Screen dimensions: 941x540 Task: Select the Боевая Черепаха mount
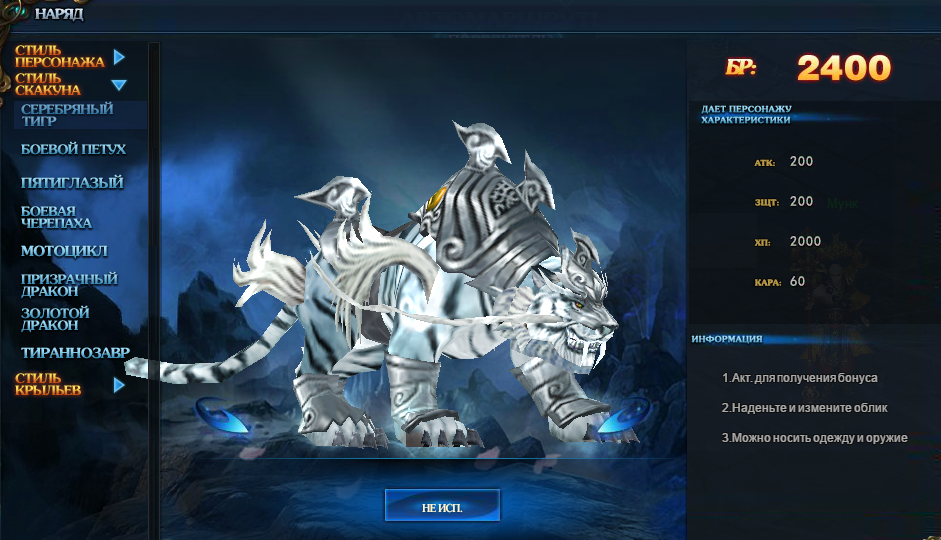click(56, 217)
